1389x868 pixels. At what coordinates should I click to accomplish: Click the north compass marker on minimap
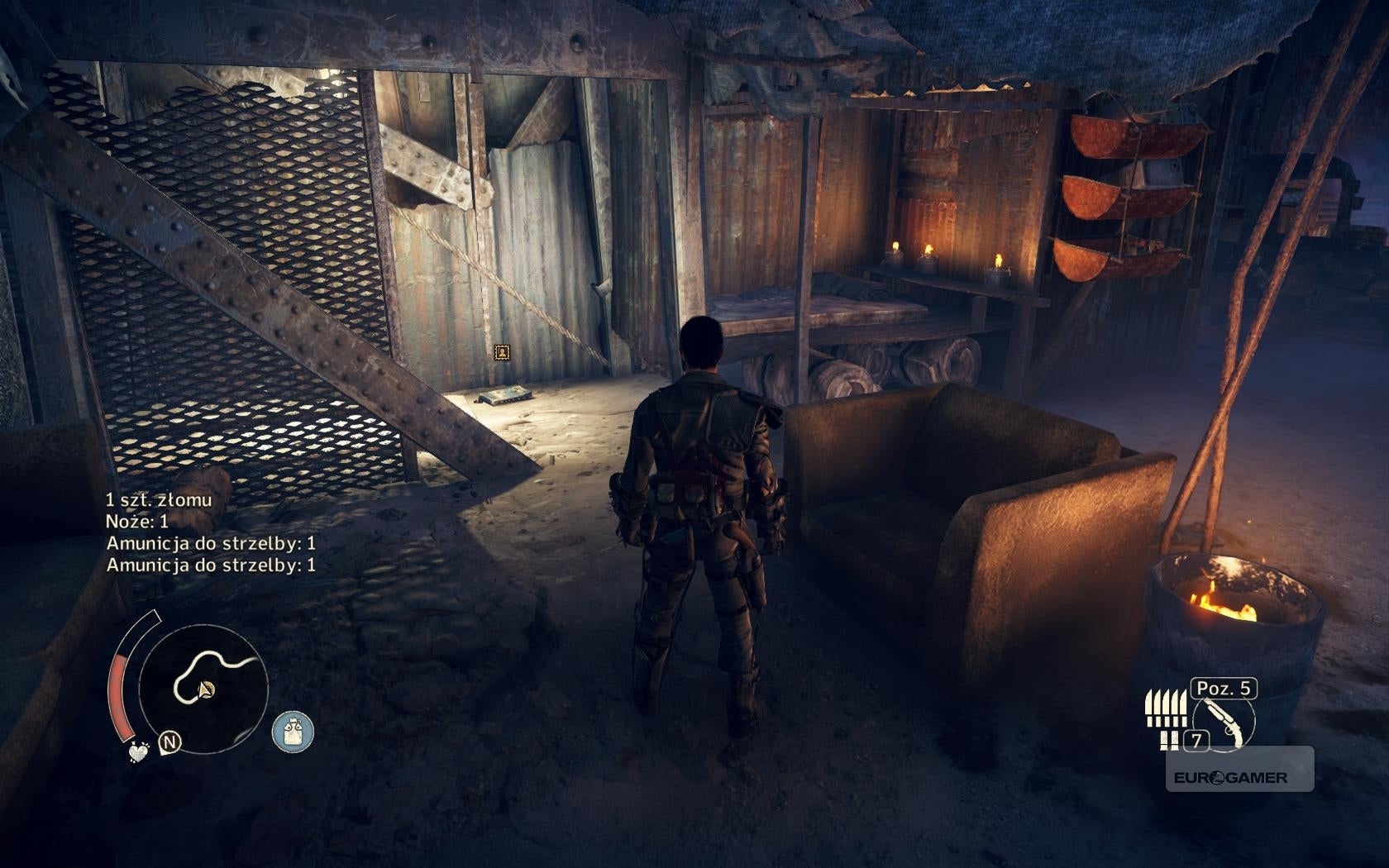point(170,742)
